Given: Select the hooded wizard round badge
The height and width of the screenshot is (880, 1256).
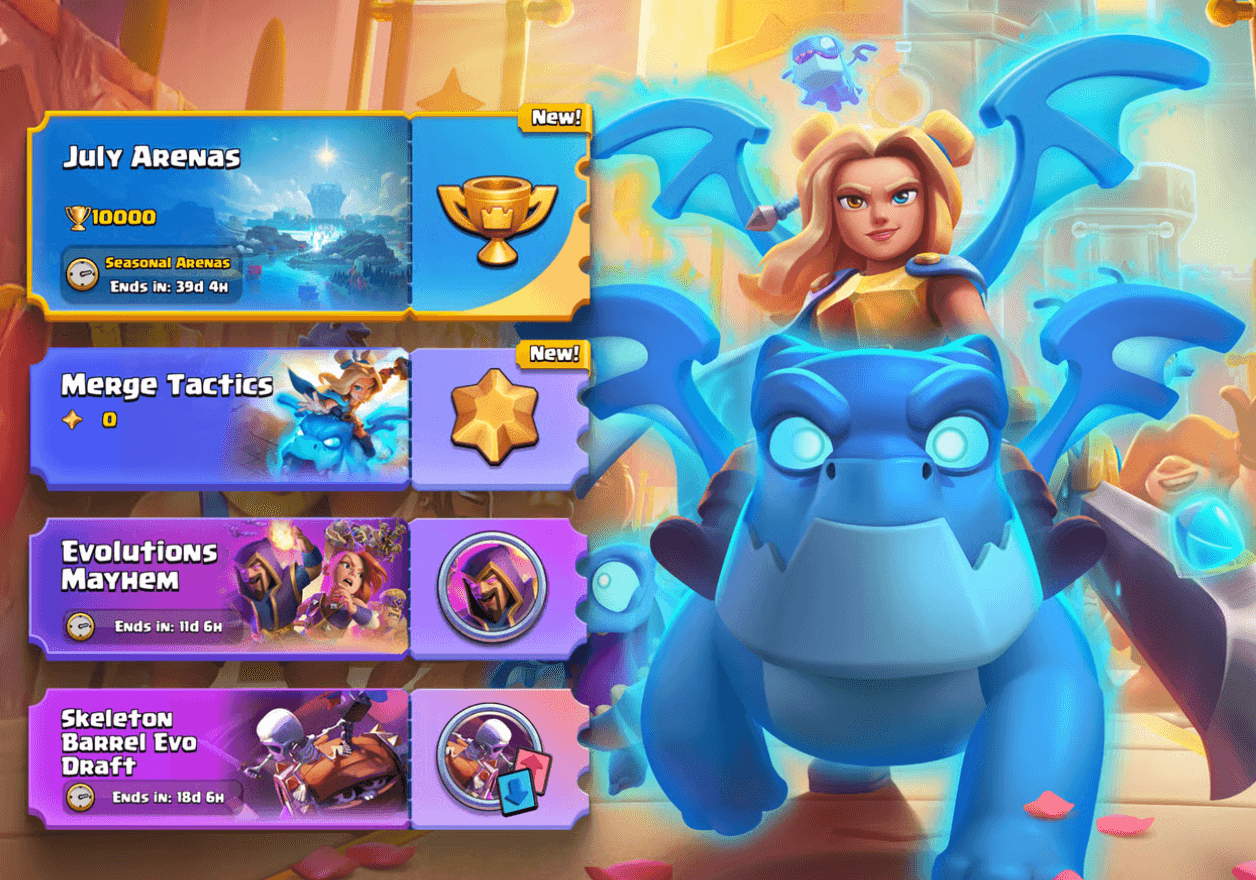Looking at the screenshot, I should point(491,586).
